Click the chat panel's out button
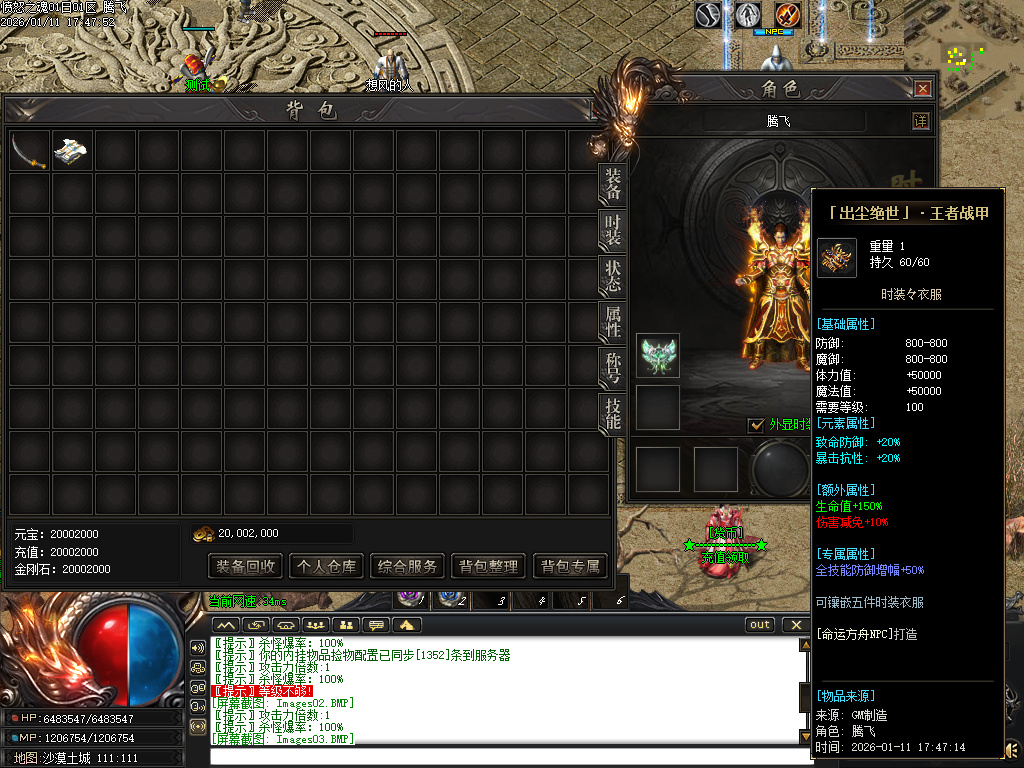This screenshot has width=1024, height=768. pyautogui.click(x=760, y=625)
